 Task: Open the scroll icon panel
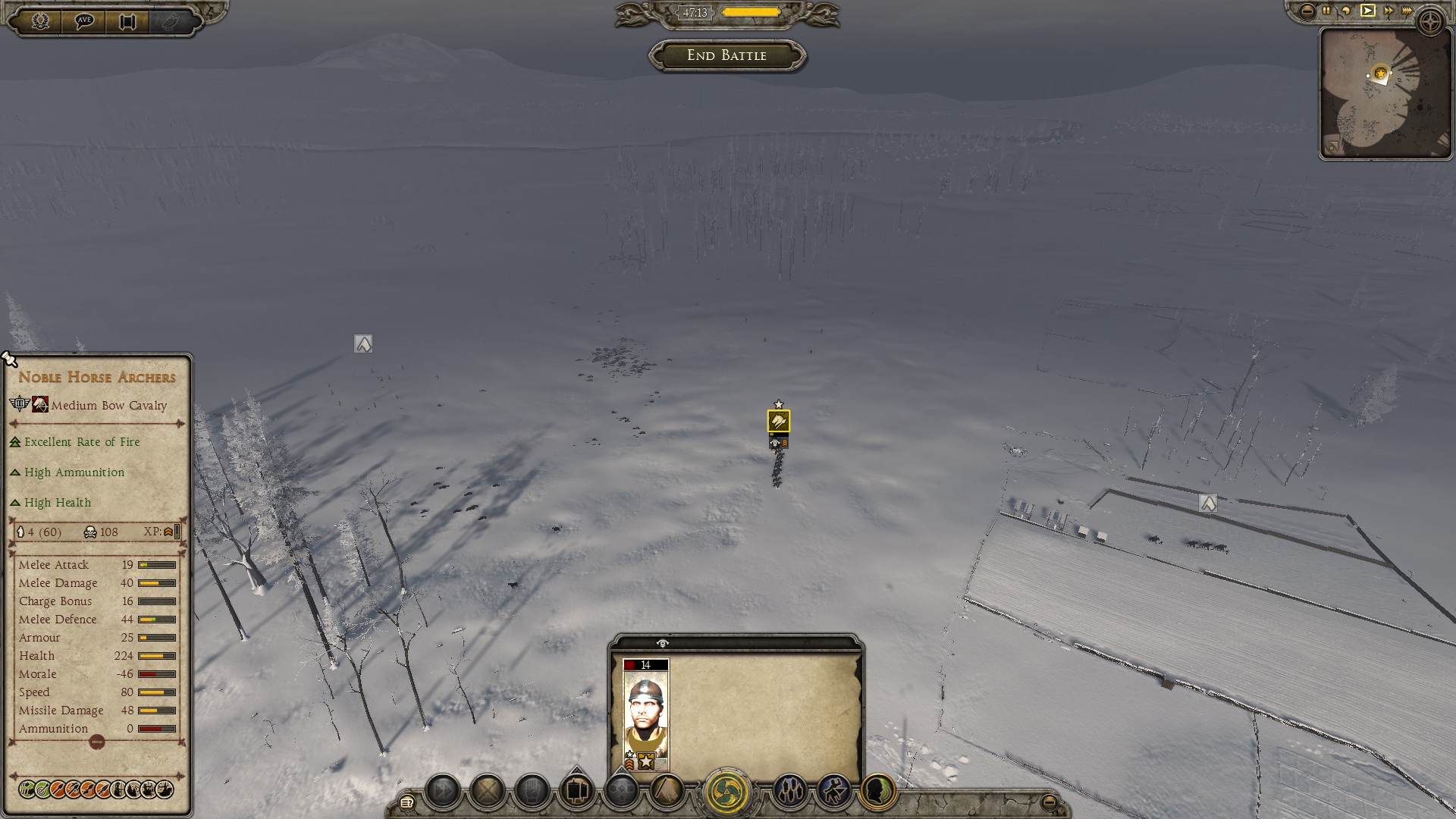click(x=127, y=21)
